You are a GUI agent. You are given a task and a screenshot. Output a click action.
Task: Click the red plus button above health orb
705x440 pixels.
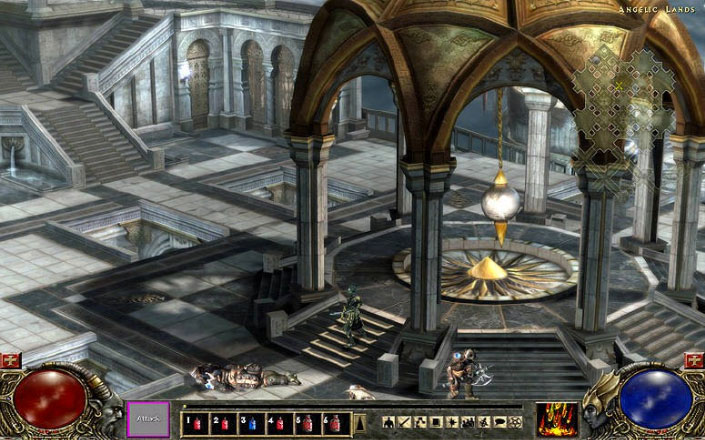pos(11,360)
